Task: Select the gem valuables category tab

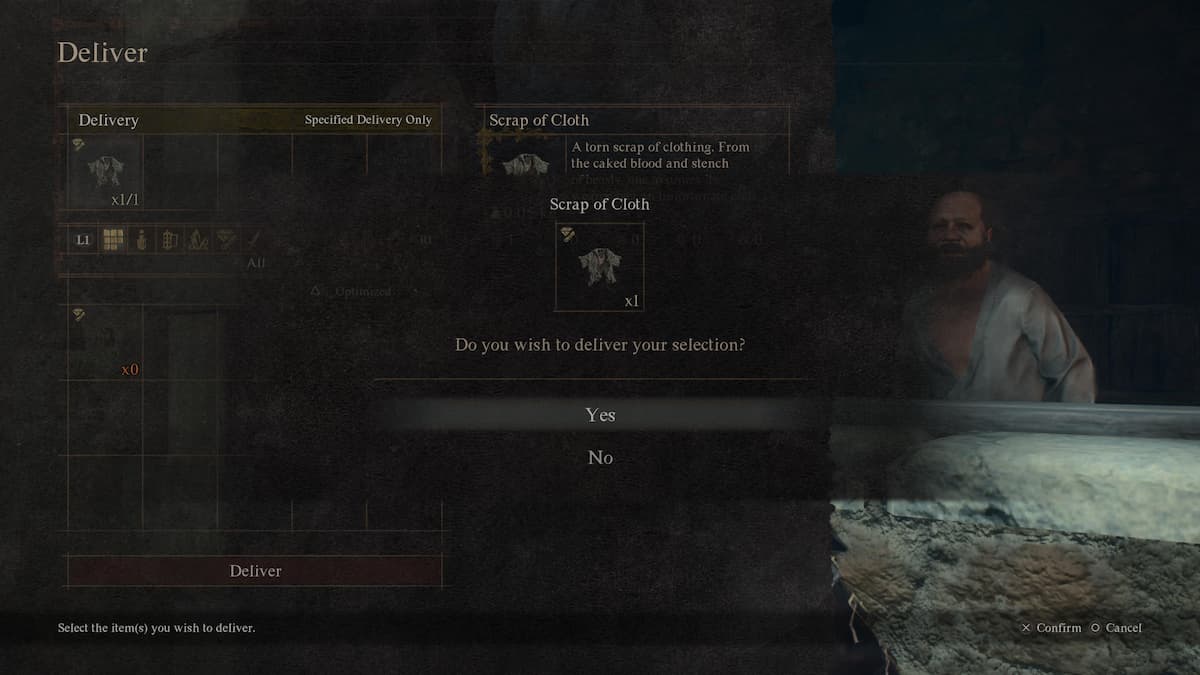Action: (x=225, y=240)
